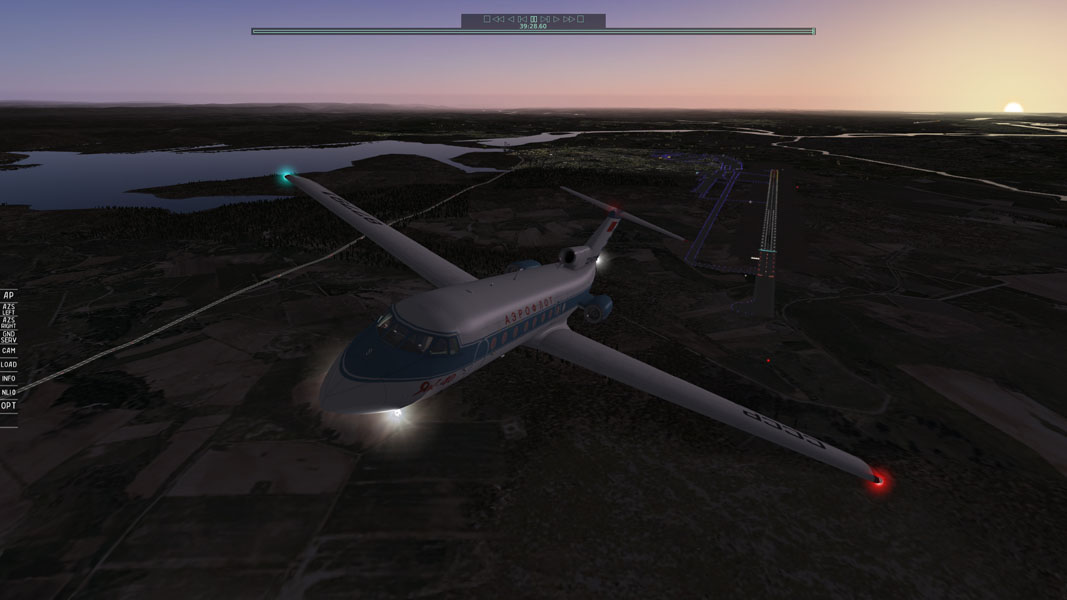Open the OPT options panel
Image resolution: width=1067 pixels, height=600 pixels.
8,406
